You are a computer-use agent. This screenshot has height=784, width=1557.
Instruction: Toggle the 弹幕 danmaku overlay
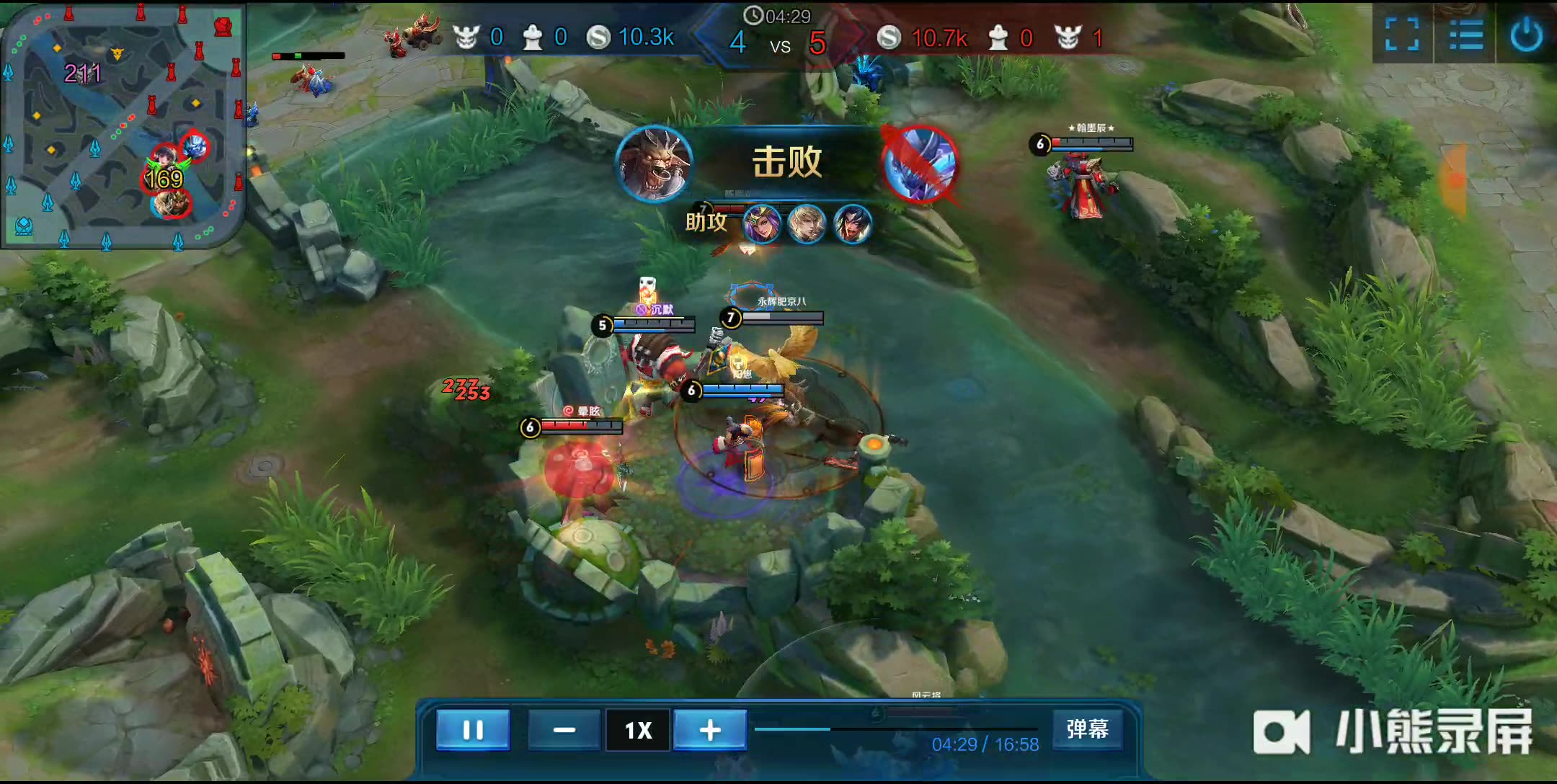point(1086,730)
